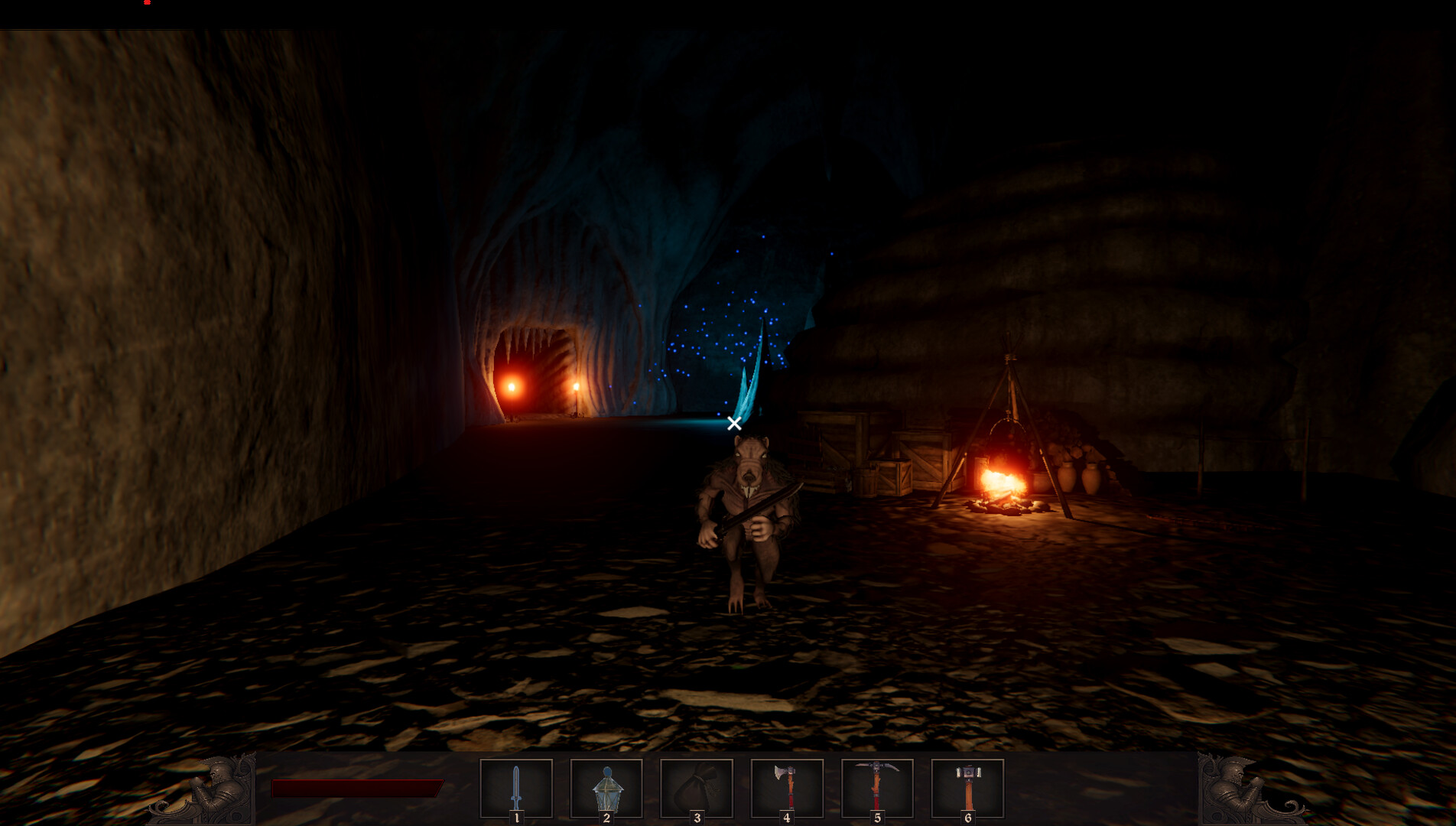Click the white crosshair at screen center

pyautogui.click(x=733, y=424)
